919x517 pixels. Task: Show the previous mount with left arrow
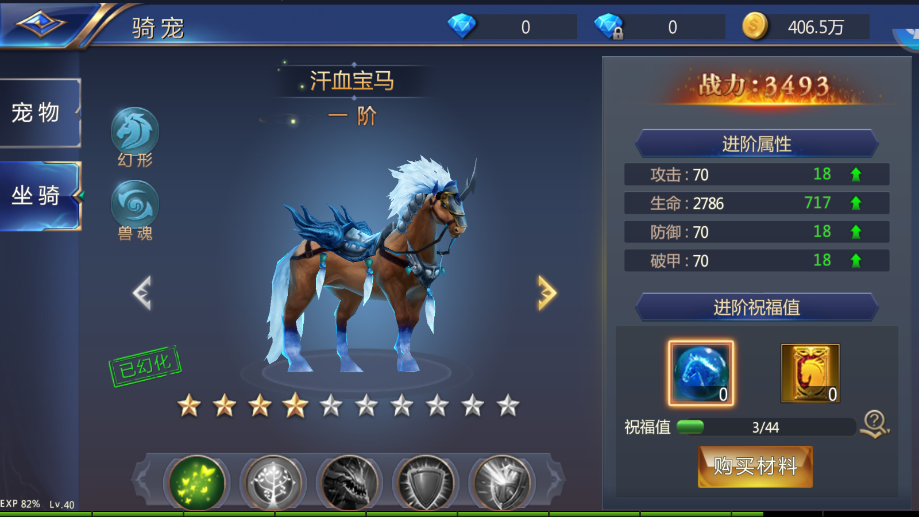pos(142,292)
